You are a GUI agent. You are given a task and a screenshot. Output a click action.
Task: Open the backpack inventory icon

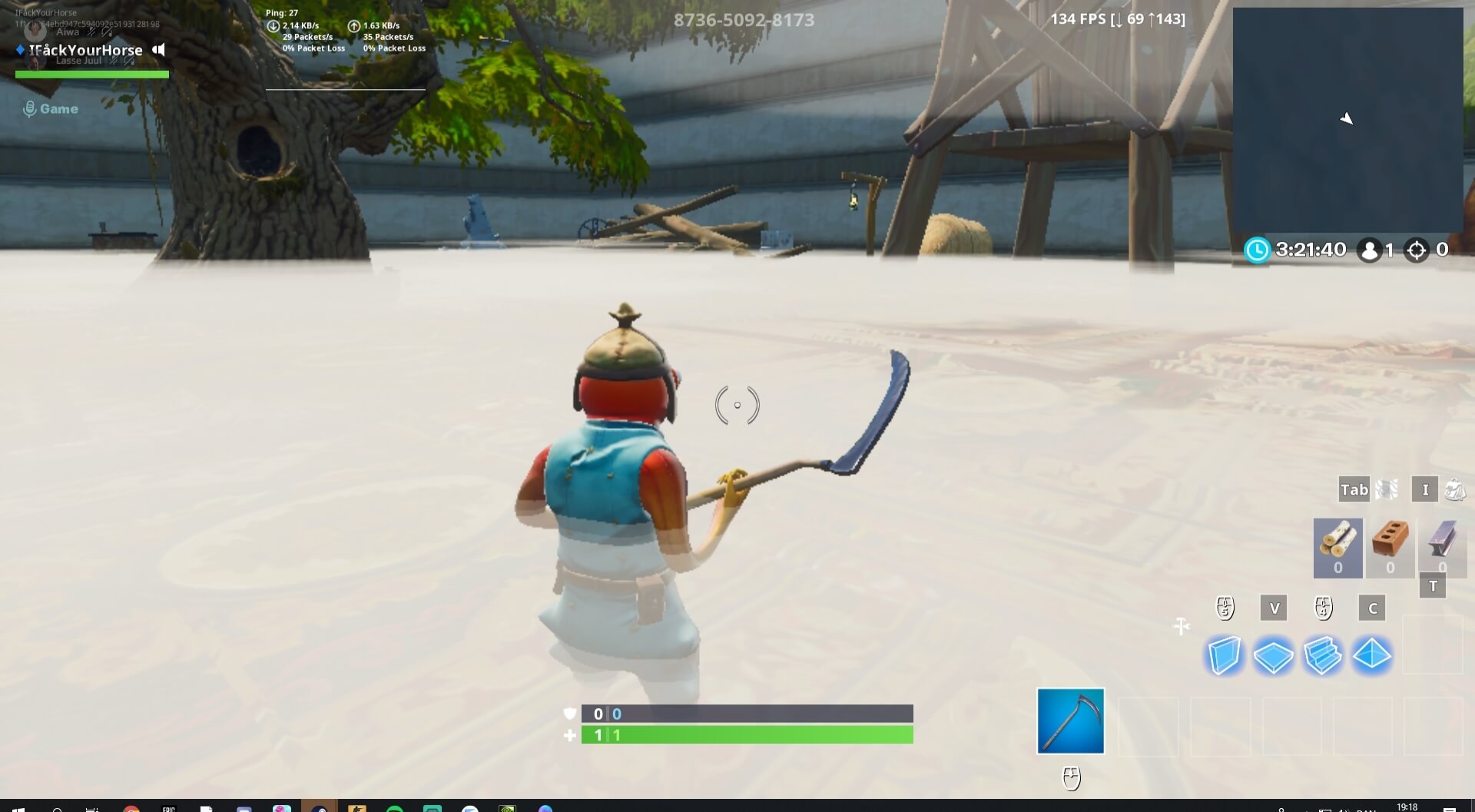click(1454, 489)
